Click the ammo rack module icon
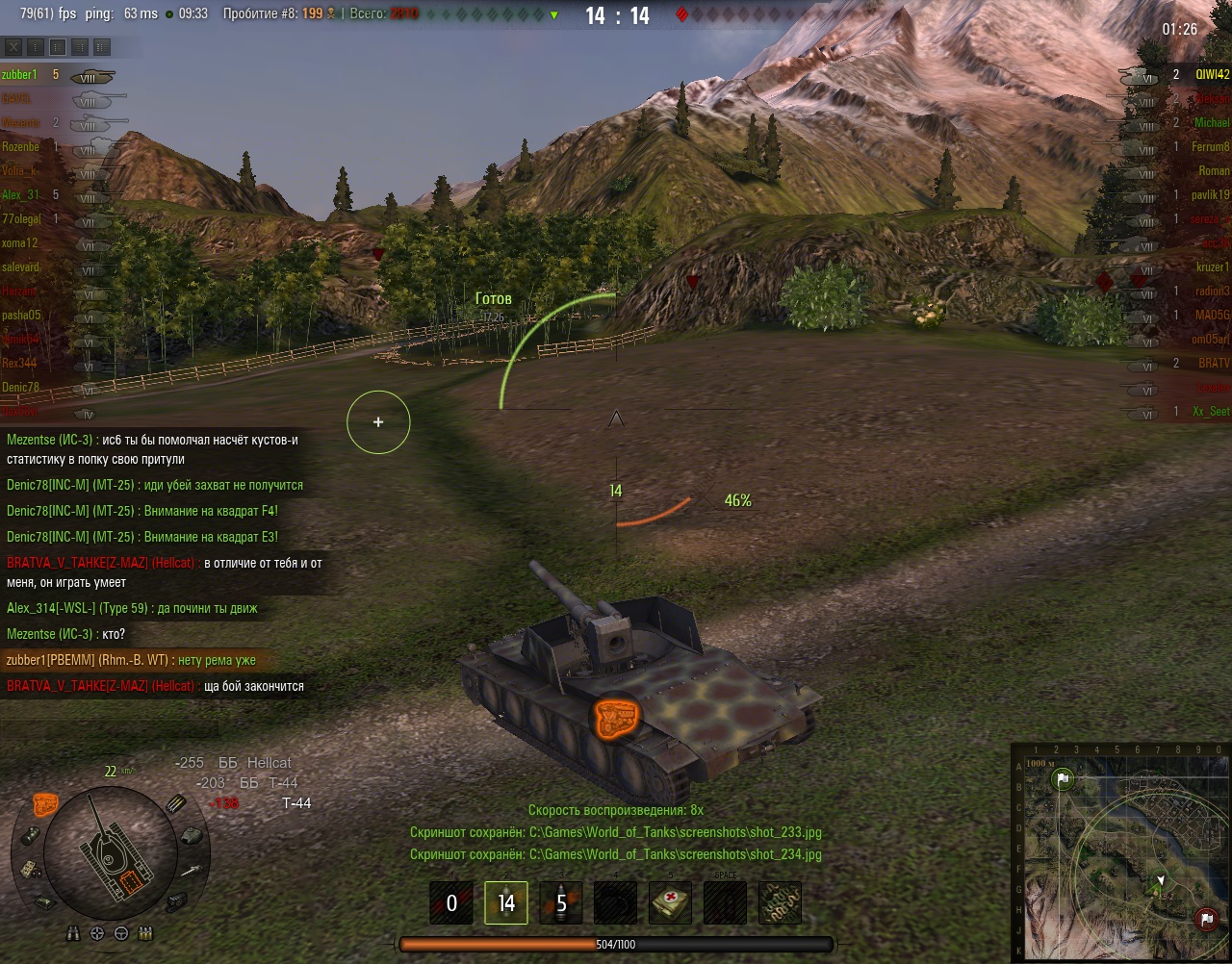Screen dimensions: 1232x964 pyautogui.click(x=177, y=804)
